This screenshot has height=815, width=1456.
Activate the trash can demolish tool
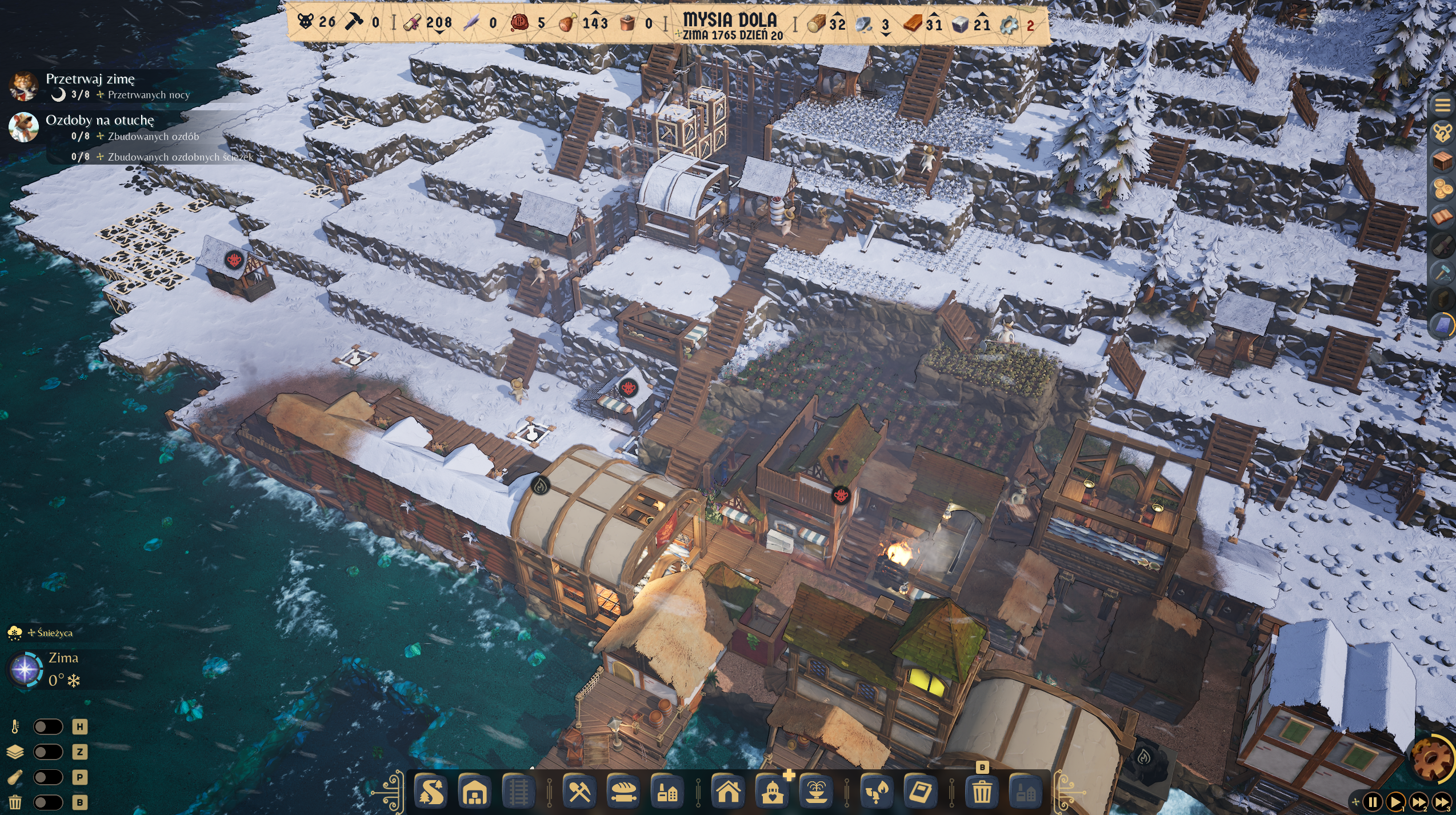coord(982,792)
